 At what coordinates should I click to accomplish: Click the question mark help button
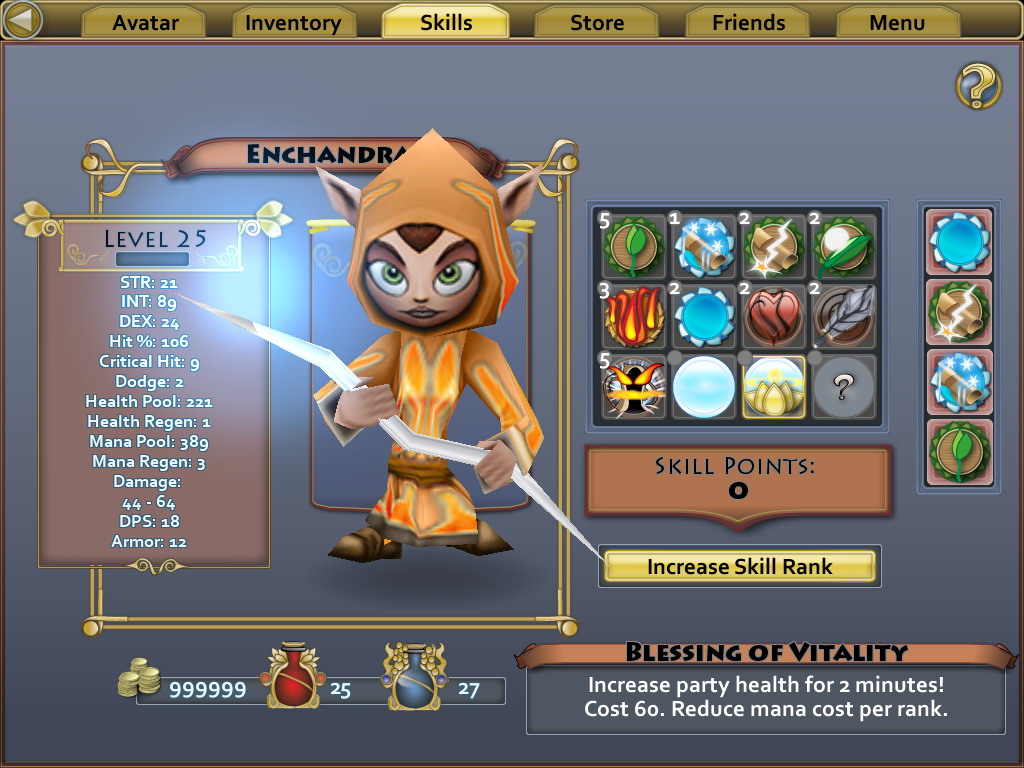(x=978, y=86)
